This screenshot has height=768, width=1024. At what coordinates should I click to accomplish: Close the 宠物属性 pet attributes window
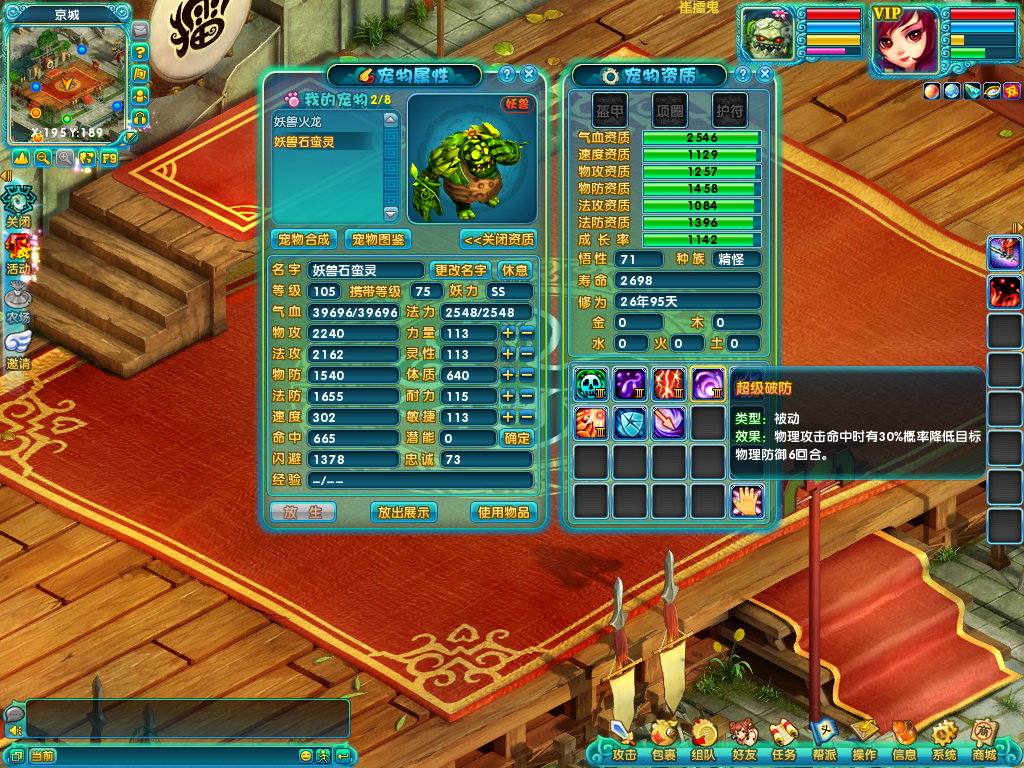pyautogui.click(x=529, y=74)
